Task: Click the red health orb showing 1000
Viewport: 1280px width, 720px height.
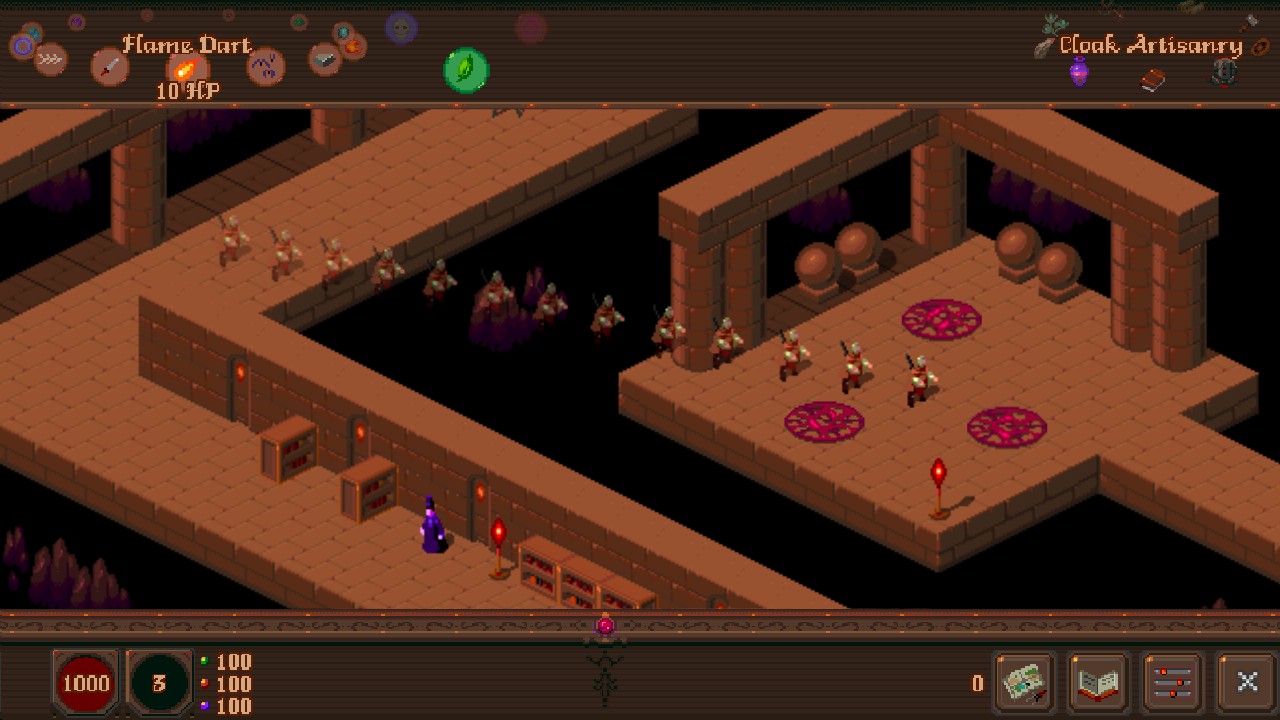Action: [x=86, y=684]
